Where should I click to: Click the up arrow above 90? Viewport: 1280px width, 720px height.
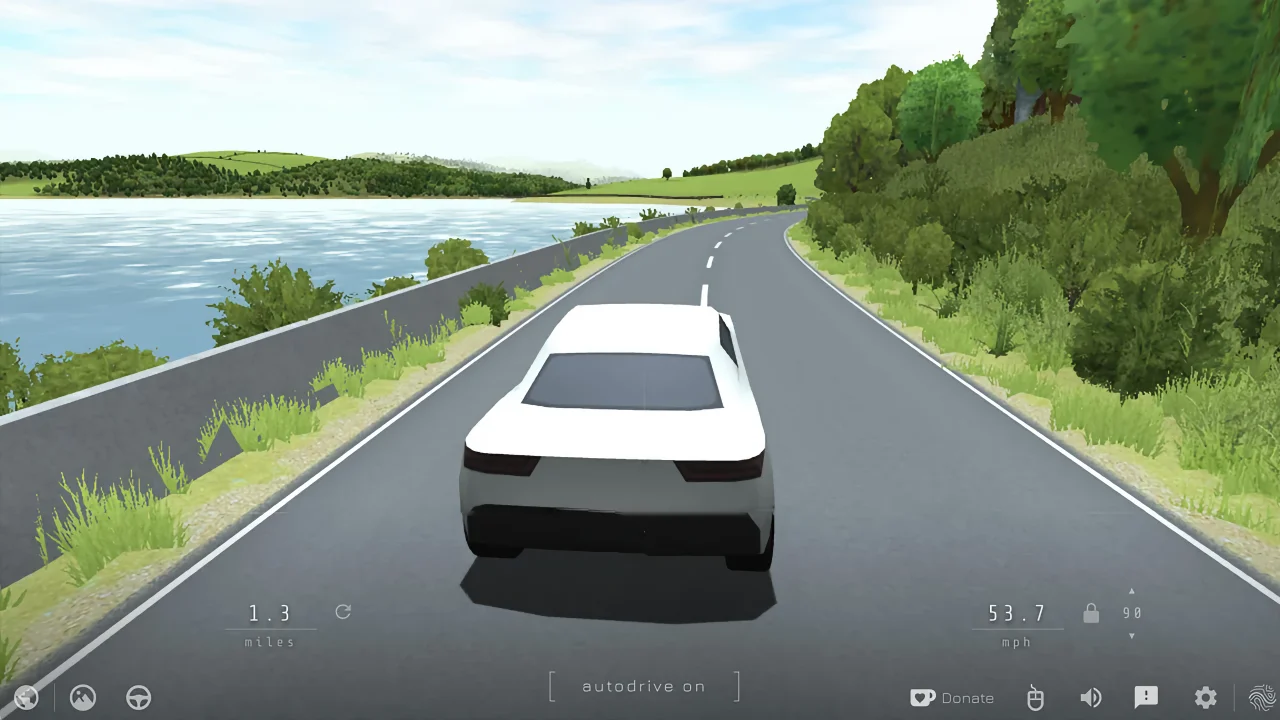[1131, 590]
